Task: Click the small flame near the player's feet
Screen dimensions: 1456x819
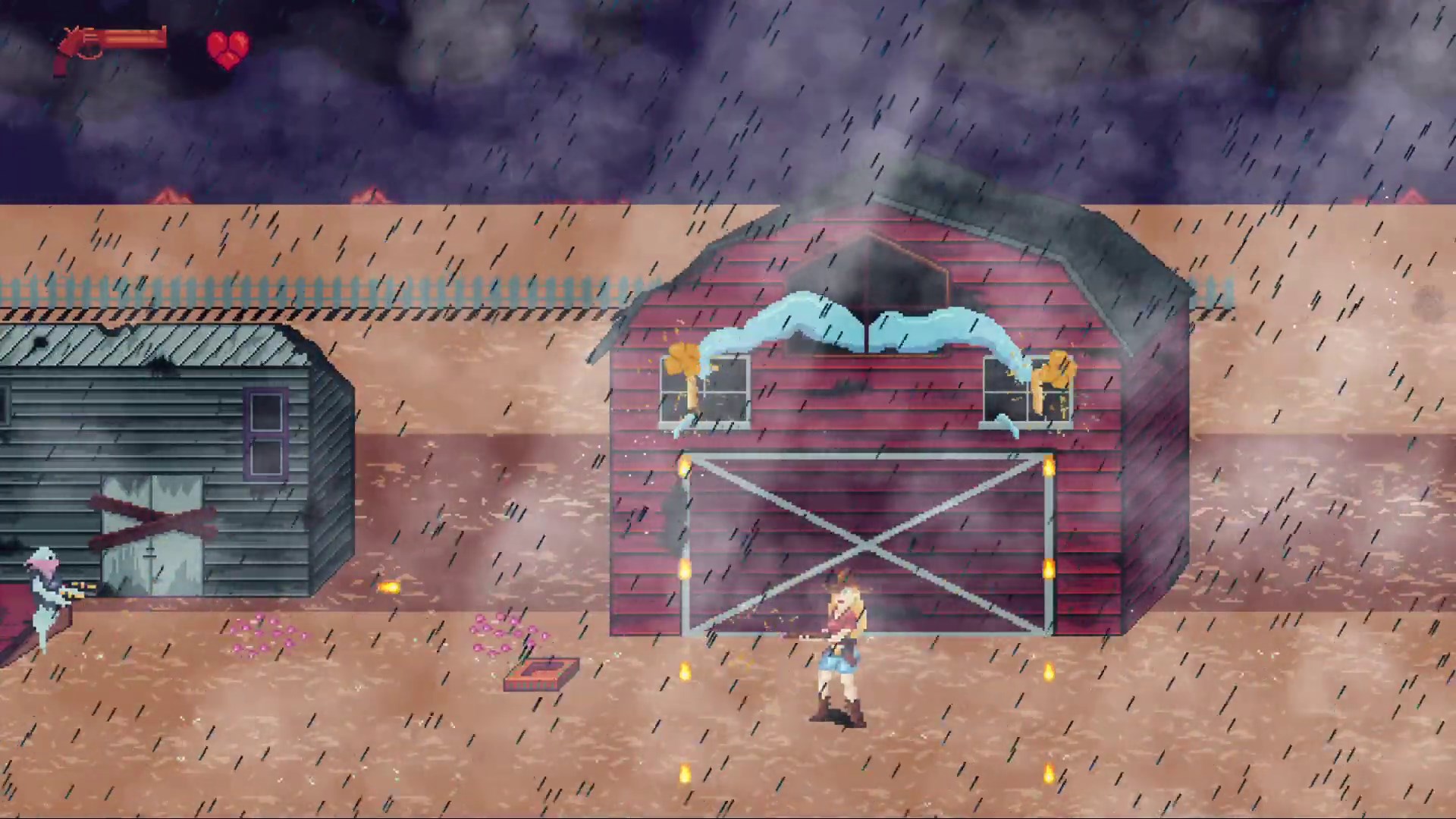Action: click(x=685, y=671)
